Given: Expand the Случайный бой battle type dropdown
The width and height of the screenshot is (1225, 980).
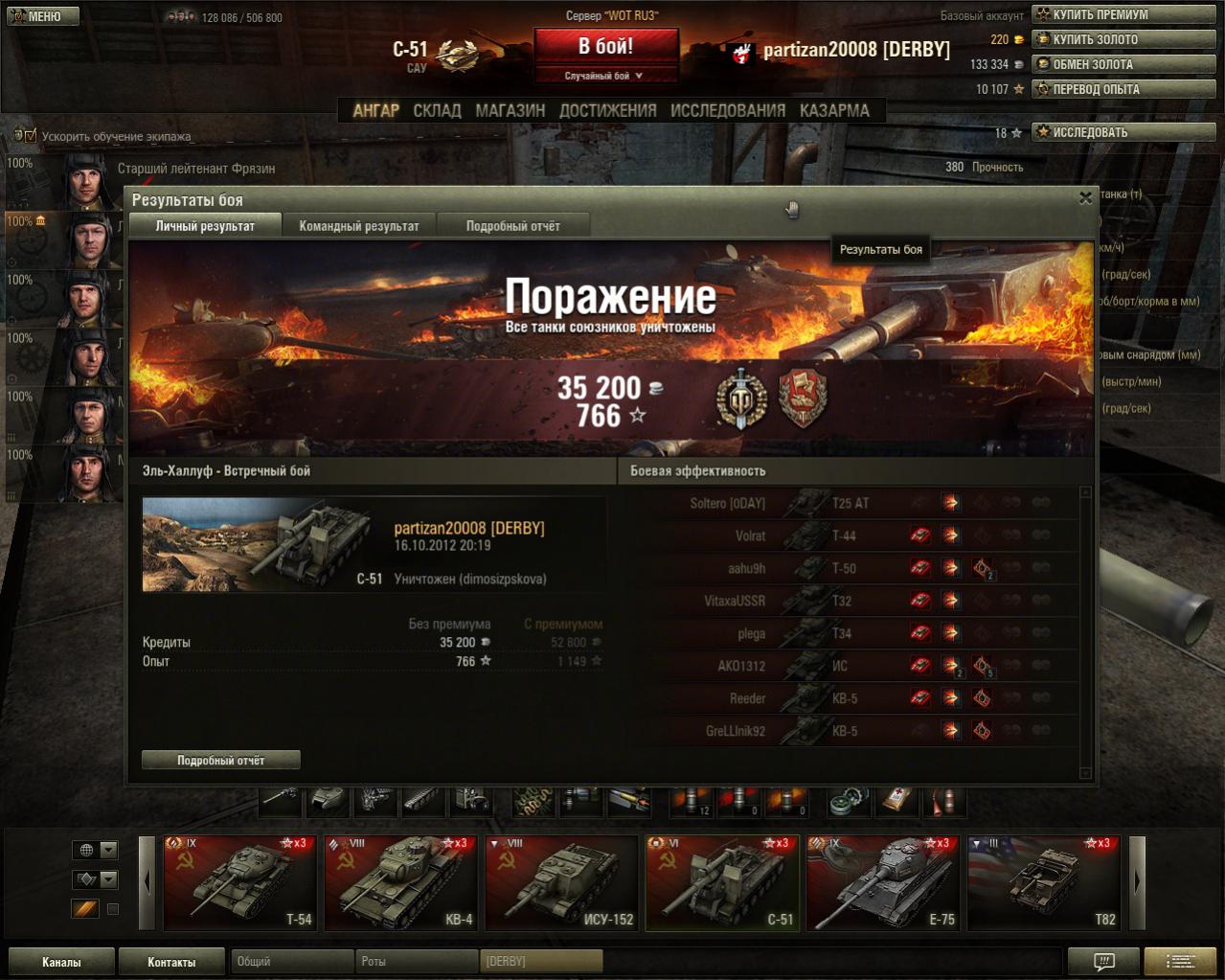Looking at the screenshot, I should pos(605,76).
